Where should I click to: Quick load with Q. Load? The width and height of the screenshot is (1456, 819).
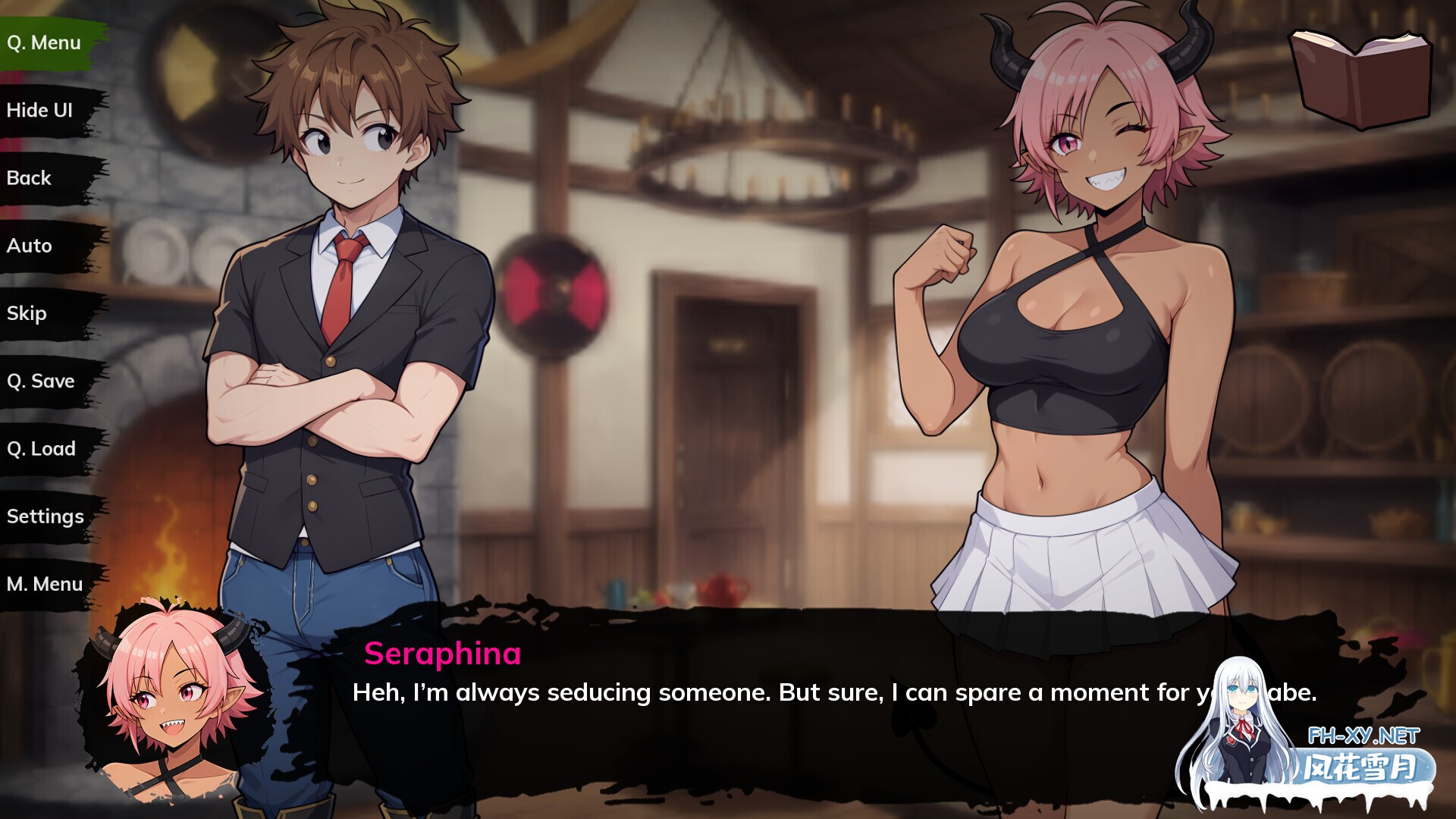(42, 449)
